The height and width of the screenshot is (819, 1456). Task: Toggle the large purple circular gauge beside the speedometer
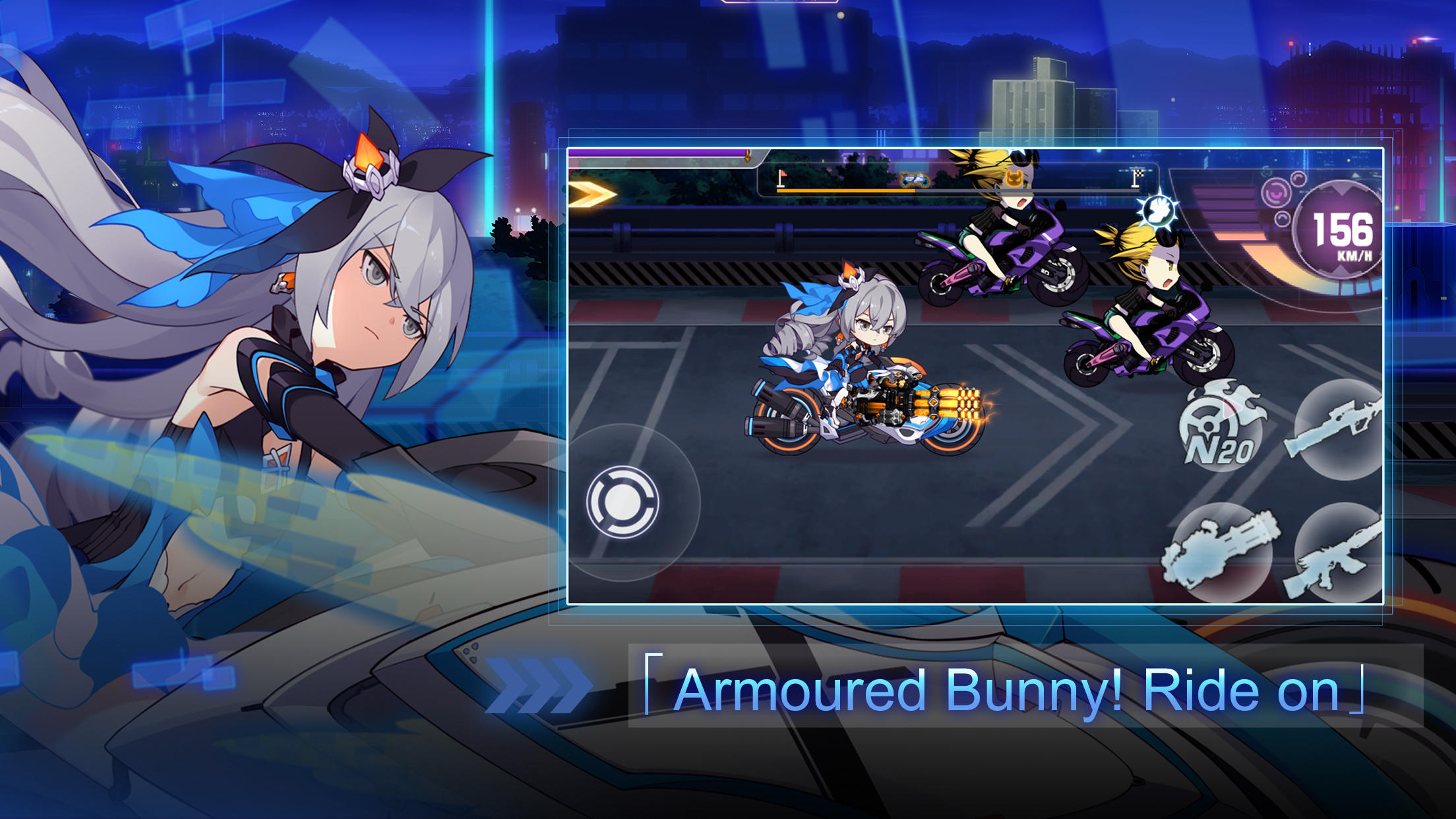click(x=1275, y=193)
